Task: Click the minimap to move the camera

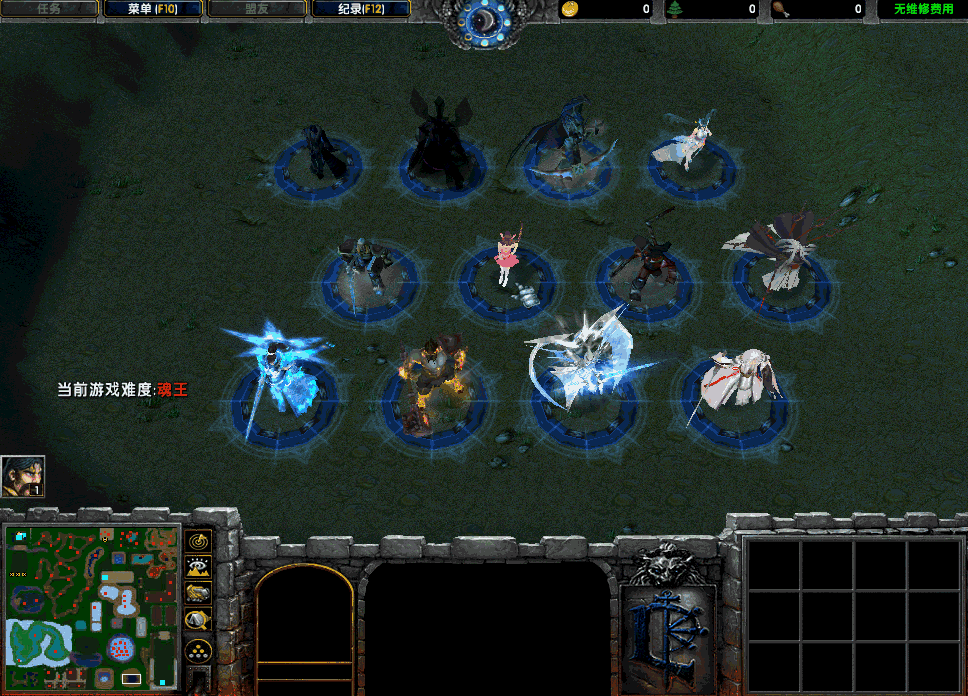Action: click(x=93, y=606)
